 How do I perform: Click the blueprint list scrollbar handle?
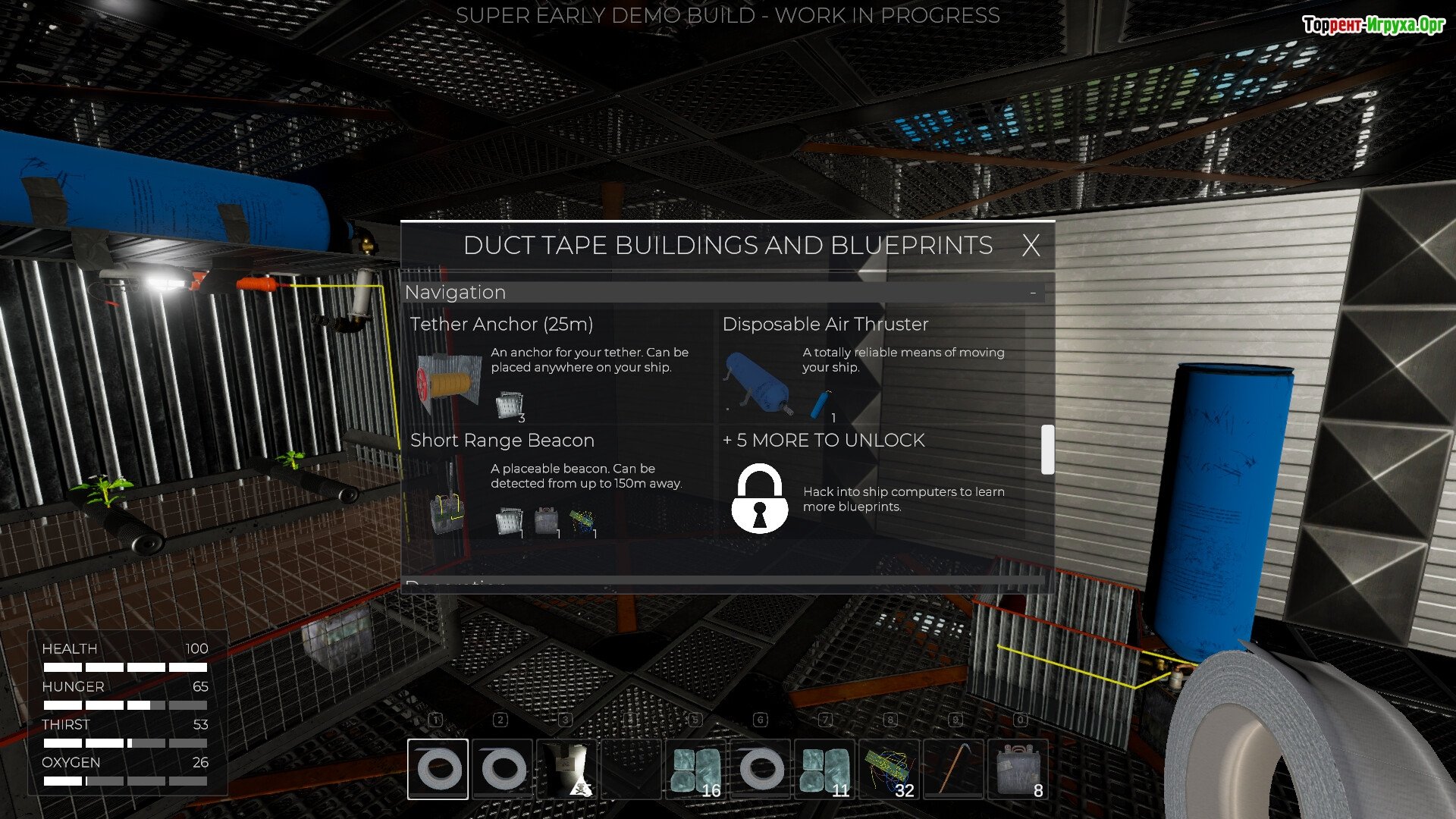click(1047, 450)
